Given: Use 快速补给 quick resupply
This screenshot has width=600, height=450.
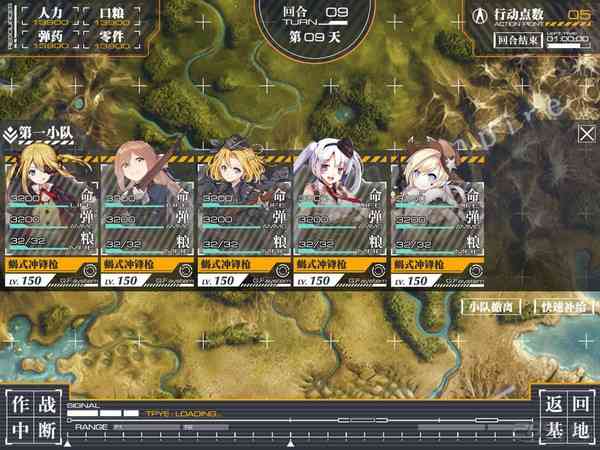Looking at the screenshot, I should 562,308.
